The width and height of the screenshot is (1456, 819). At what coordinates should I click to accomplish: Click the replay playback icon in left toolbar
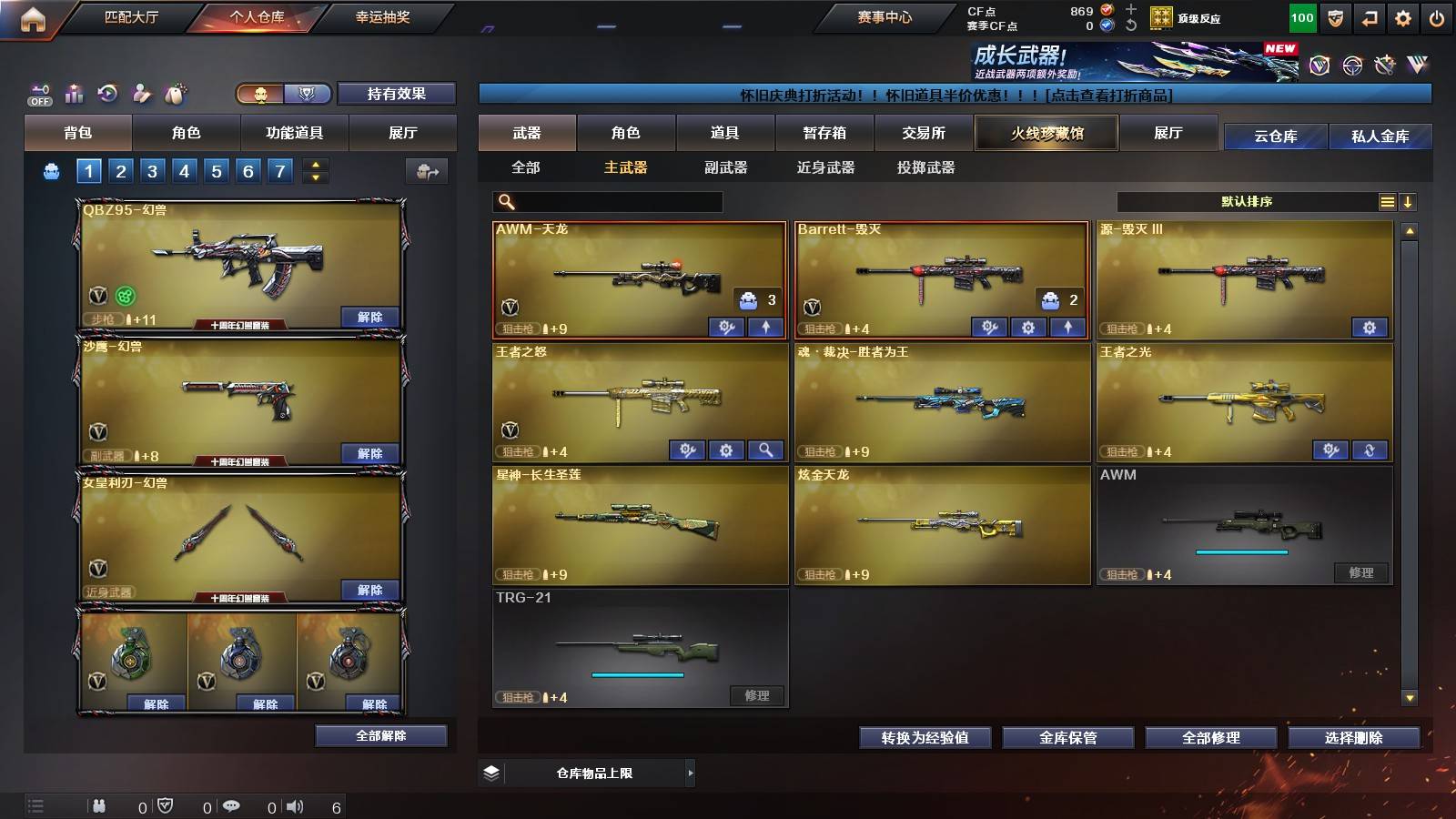pos(107,93)
